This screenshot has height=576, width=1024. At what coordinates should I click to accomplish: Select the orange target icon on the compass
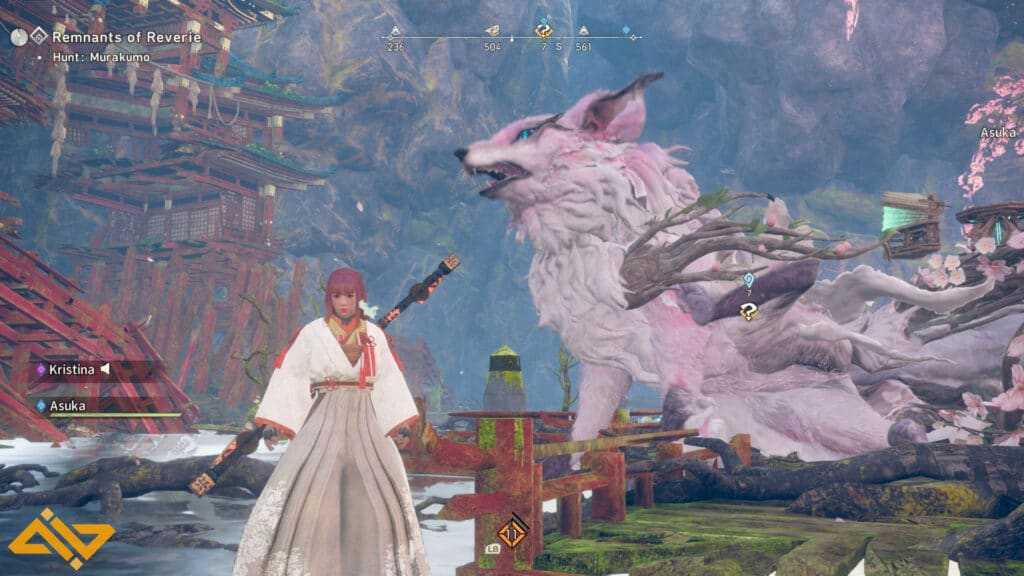pyautogui.click(x=544, y=31)
